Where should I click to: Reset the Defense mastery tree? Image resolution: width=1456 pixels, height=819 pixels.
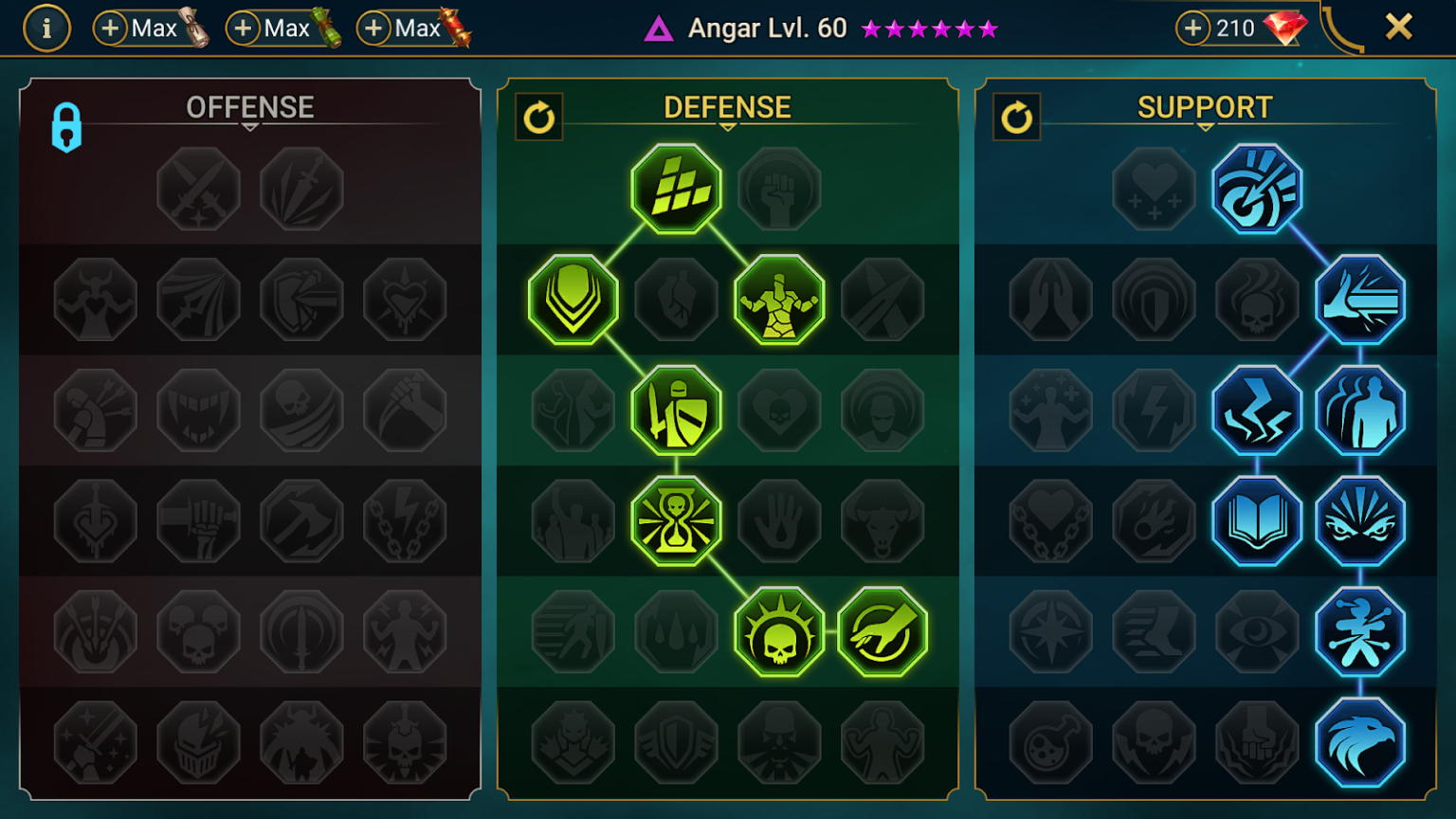pyautogui.click(x=539, y=118)
